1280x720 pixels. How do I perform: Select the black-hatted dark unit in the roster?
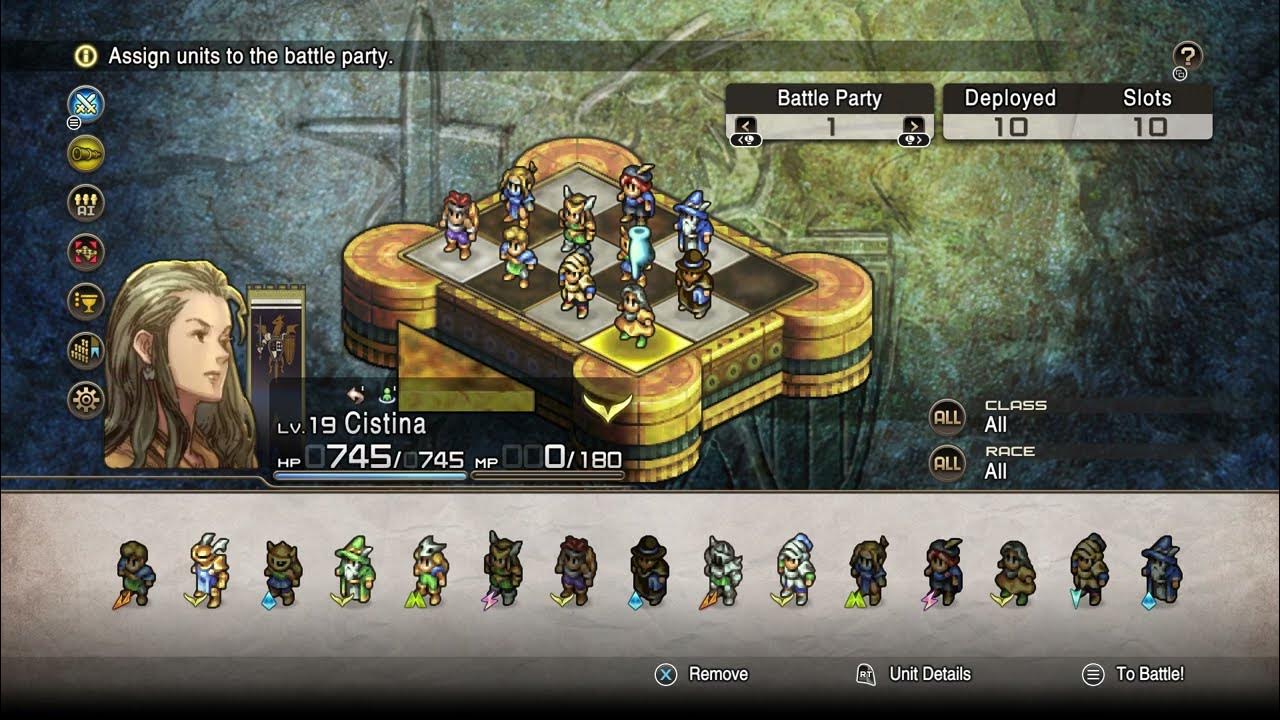pyautogui.click(x=649, y=571)
